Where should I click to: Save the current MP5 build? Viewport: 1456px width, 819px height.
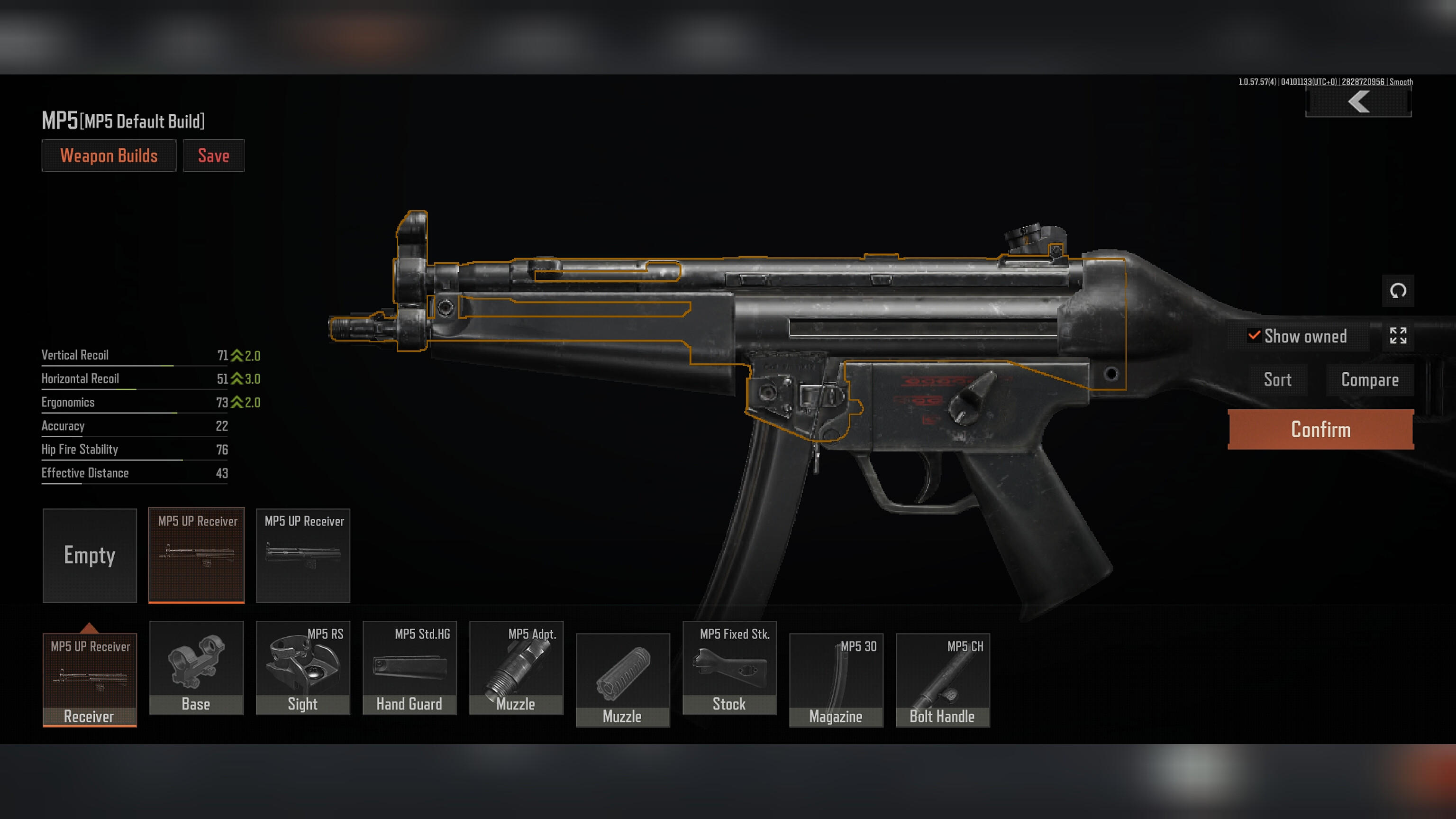[213, 156]
